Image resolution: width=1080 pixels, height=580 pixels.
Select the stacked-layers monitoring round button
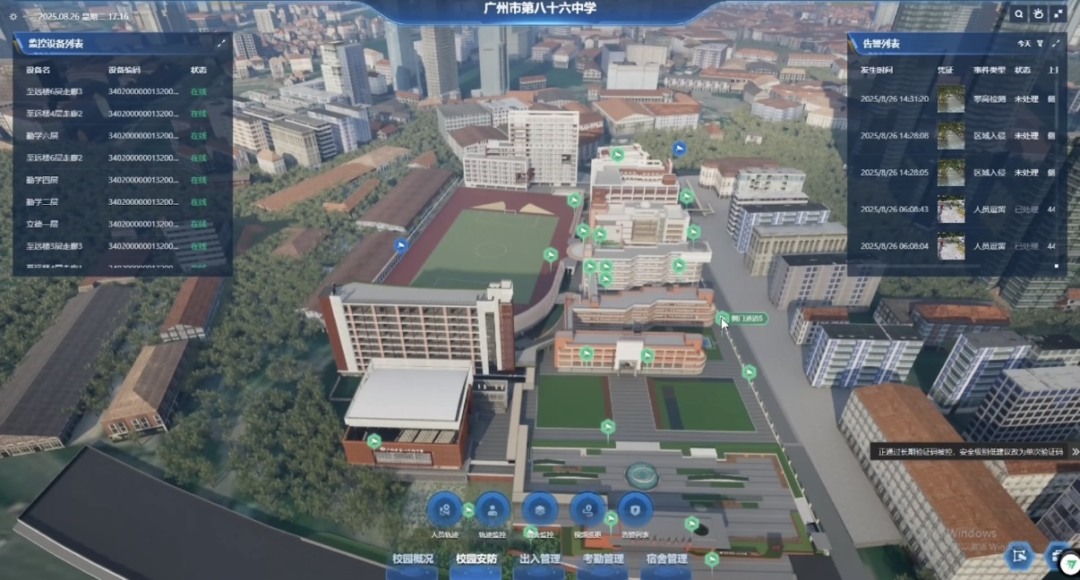(x=540, y=510)
